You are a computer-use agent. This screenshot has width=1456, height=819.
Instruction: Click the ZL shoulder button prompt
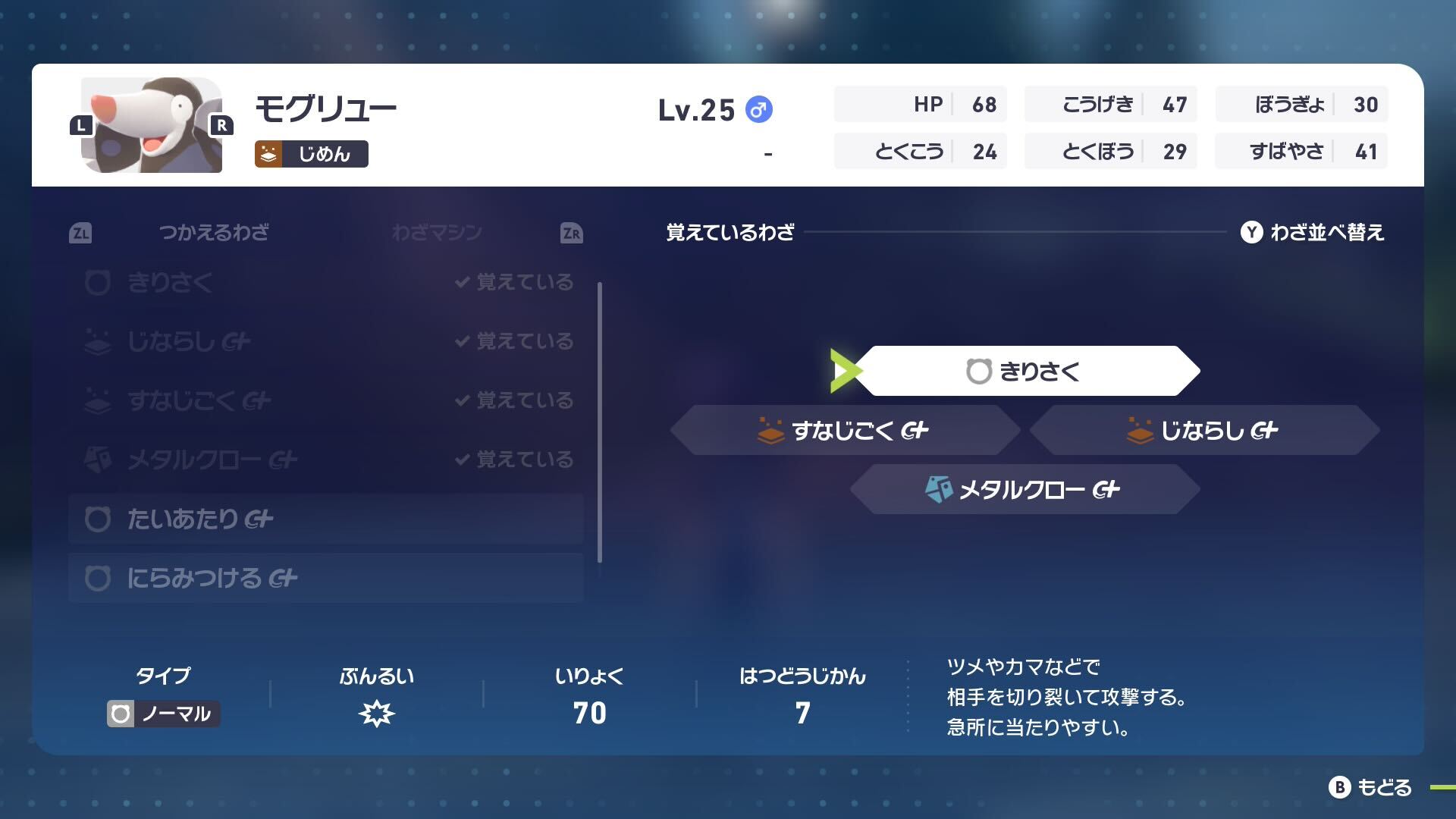81,233
